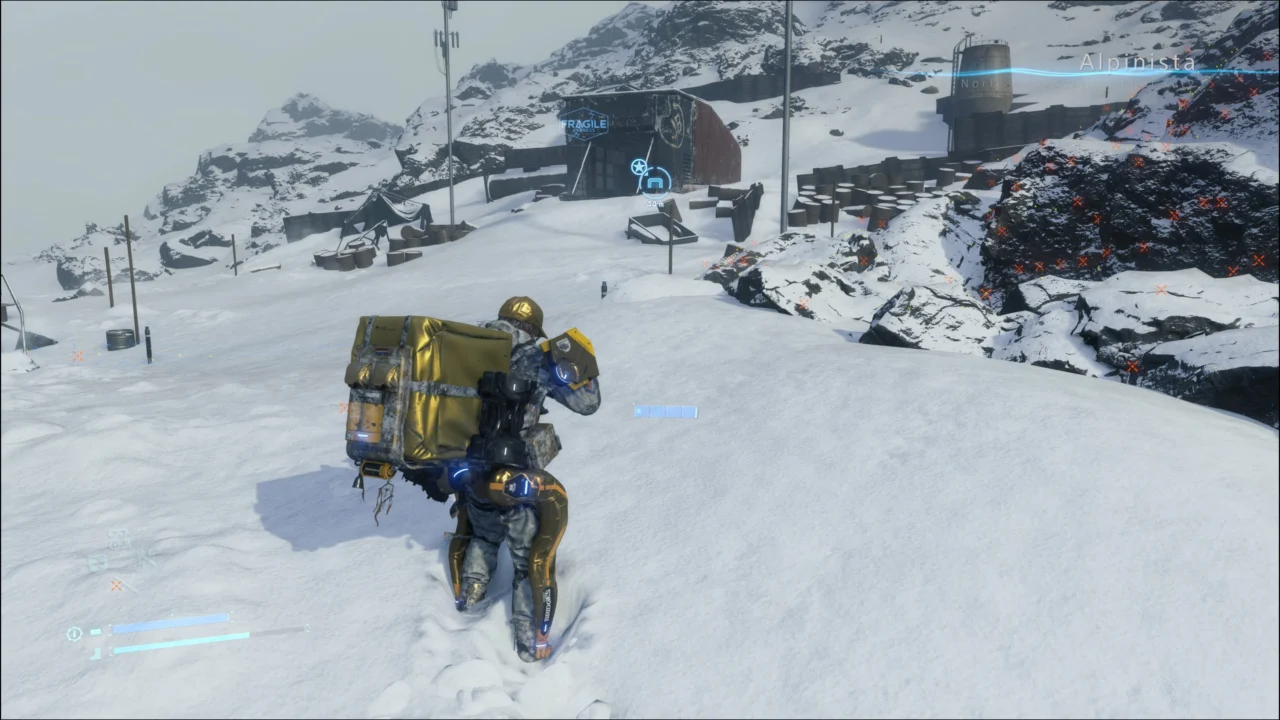The image size is (1280, 720).
Task: Click the boot durability icon near the stamina bars
Action: coord(97,652)
